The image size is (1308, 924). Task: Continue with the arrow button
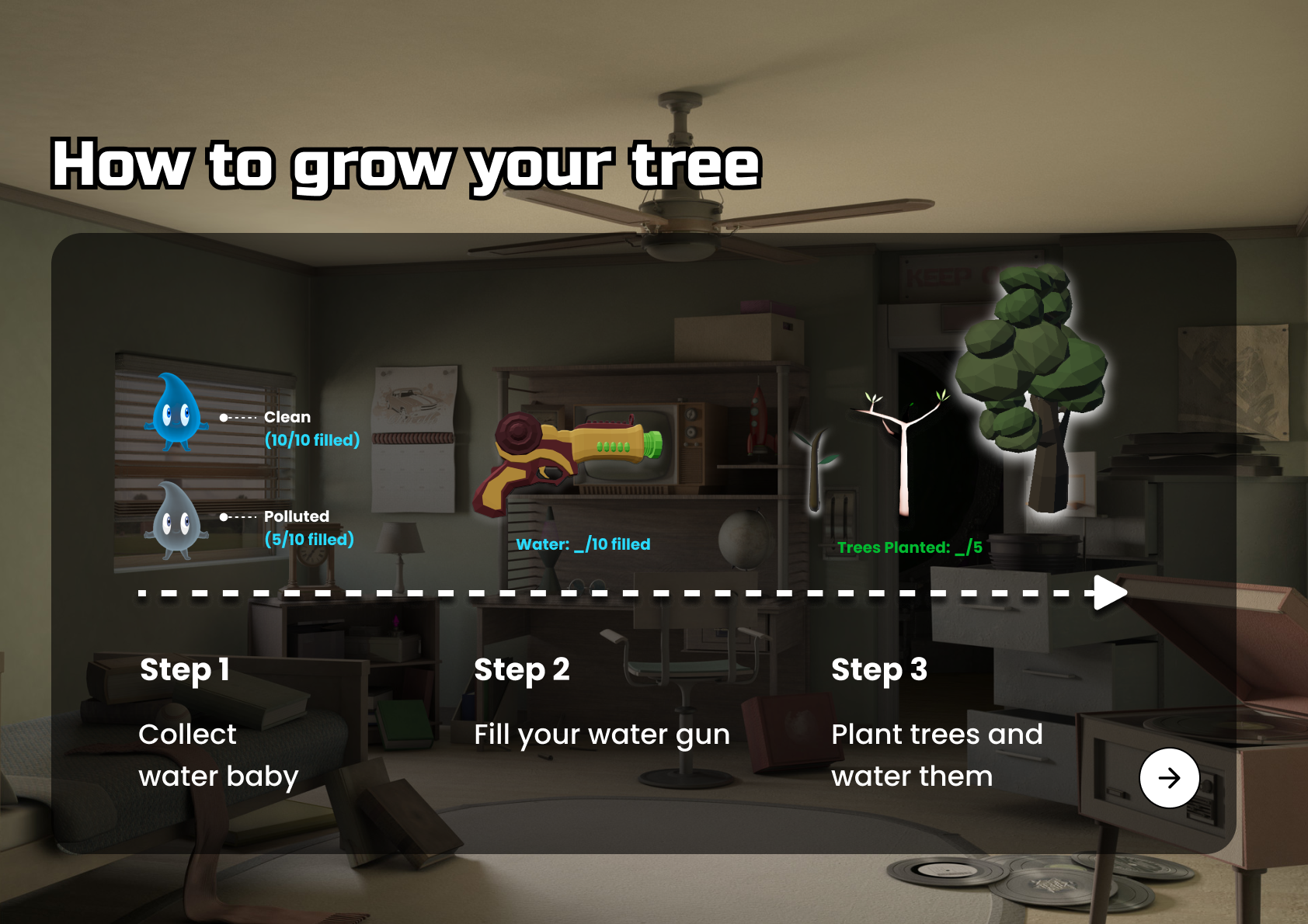(x=1169, y=777)
